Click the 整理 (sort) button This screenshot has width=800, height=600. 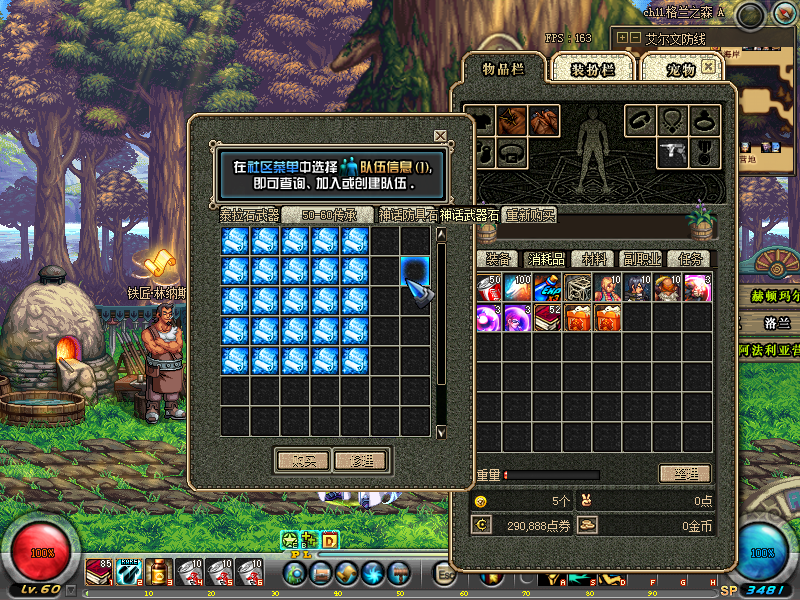tap(684, 473)
